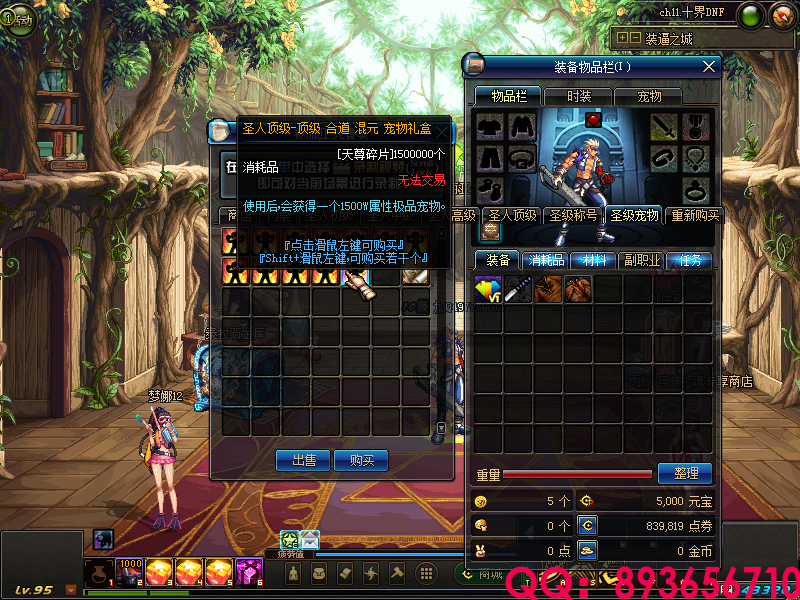Select the 物品栏 tab

pyautogui.click(x=507, y=96)
